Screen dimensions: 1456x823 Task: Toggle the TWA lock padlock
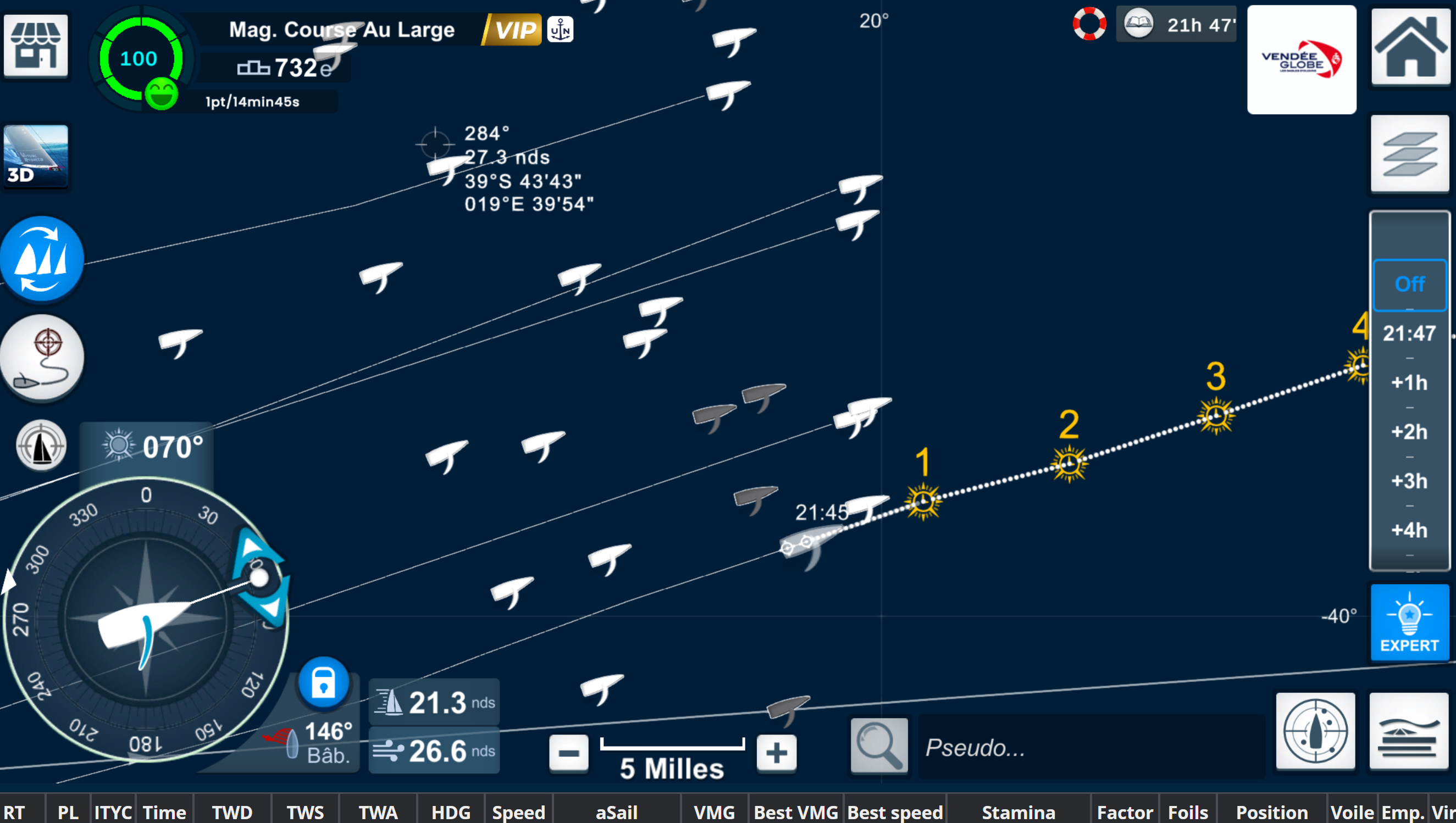coord(323,682)
